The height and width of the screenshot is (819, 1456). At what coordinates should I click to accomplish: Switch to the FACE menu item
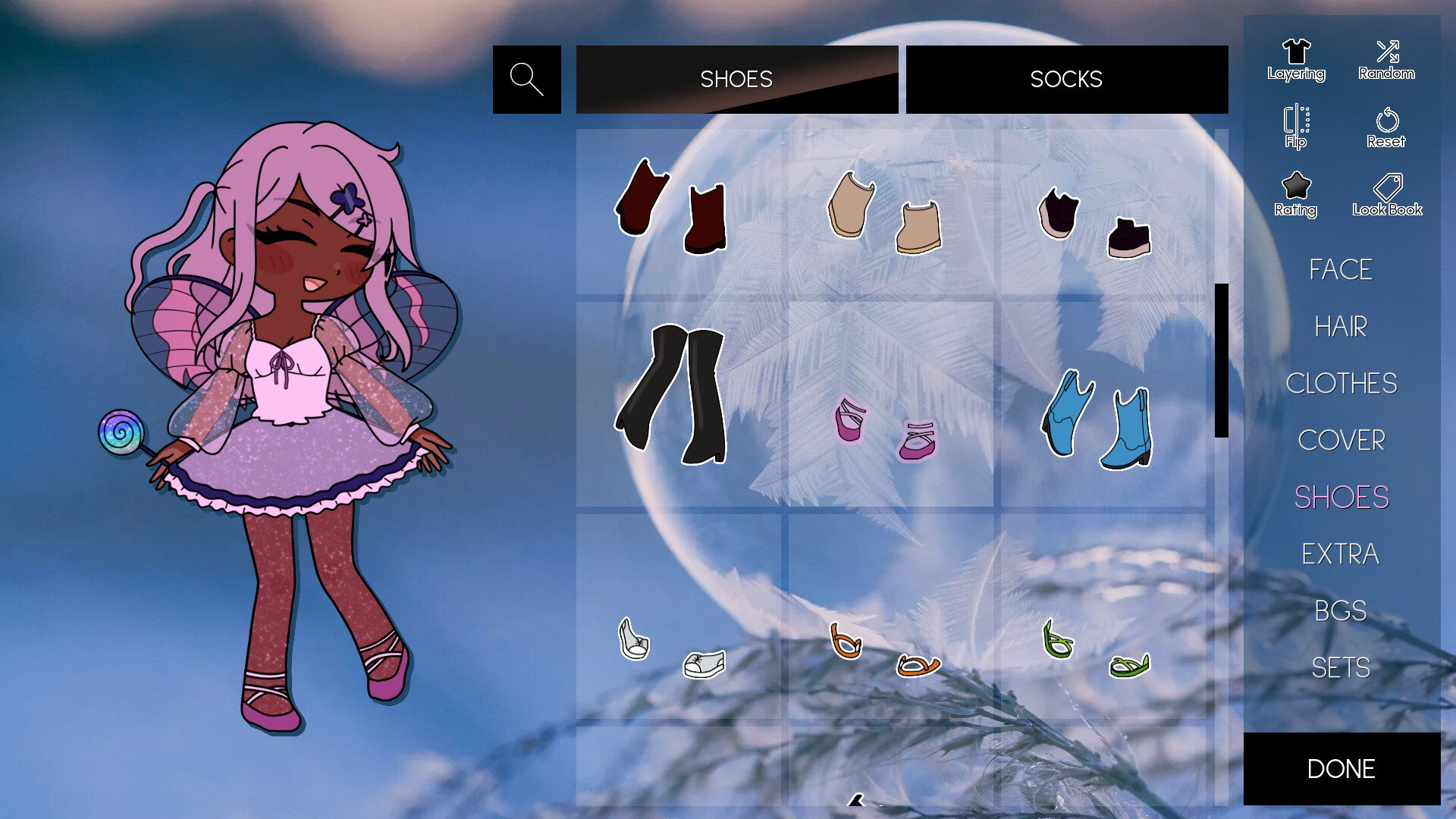1340,270
